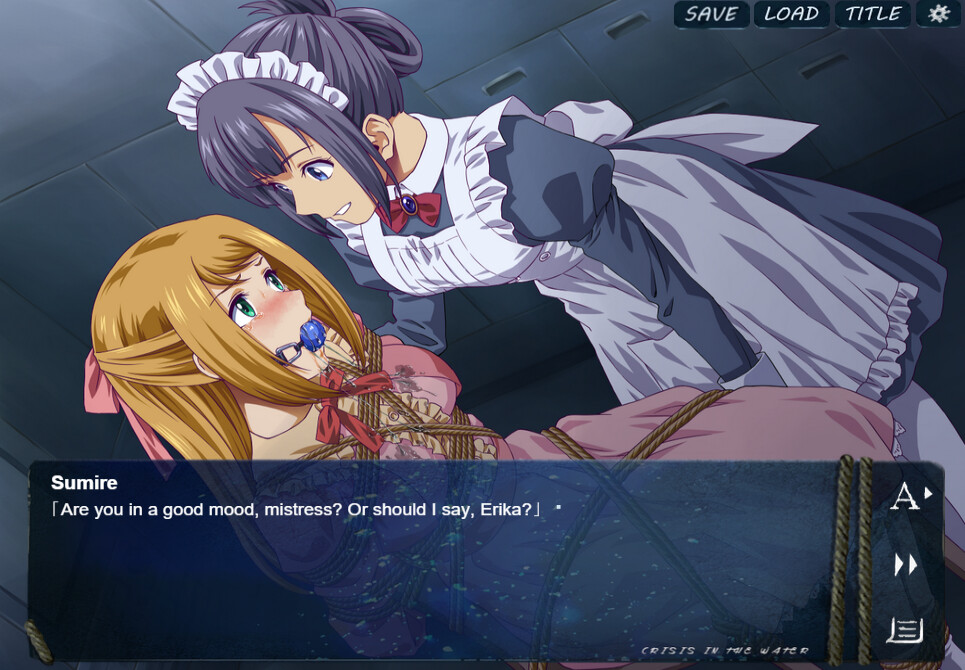Viewport: 965px width, 670px height.
Task: Activate the fast-forward skip icon
Action: click(x=906, y=565)
